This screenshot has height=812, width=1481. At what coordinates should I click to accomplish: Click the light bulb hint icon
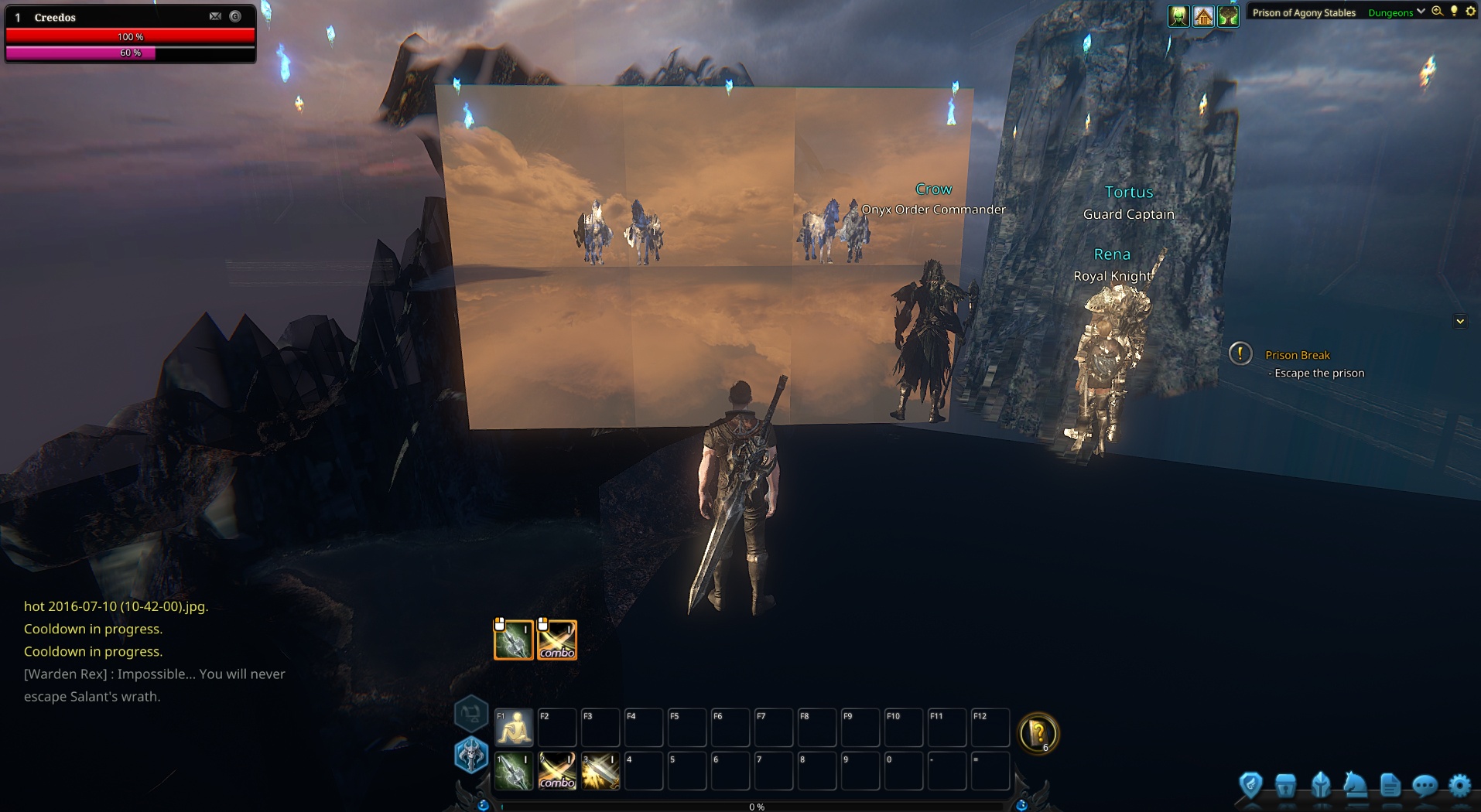(1454, 12)
